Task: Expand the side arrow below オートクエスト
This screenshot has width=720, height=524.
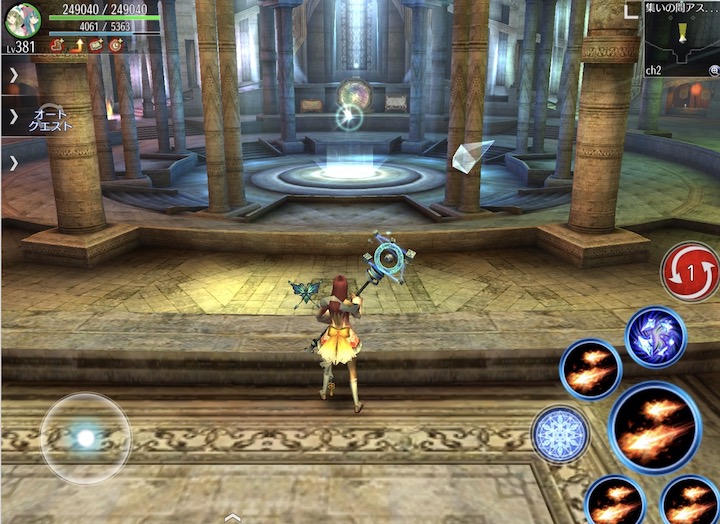Action: tap(13, 162)
